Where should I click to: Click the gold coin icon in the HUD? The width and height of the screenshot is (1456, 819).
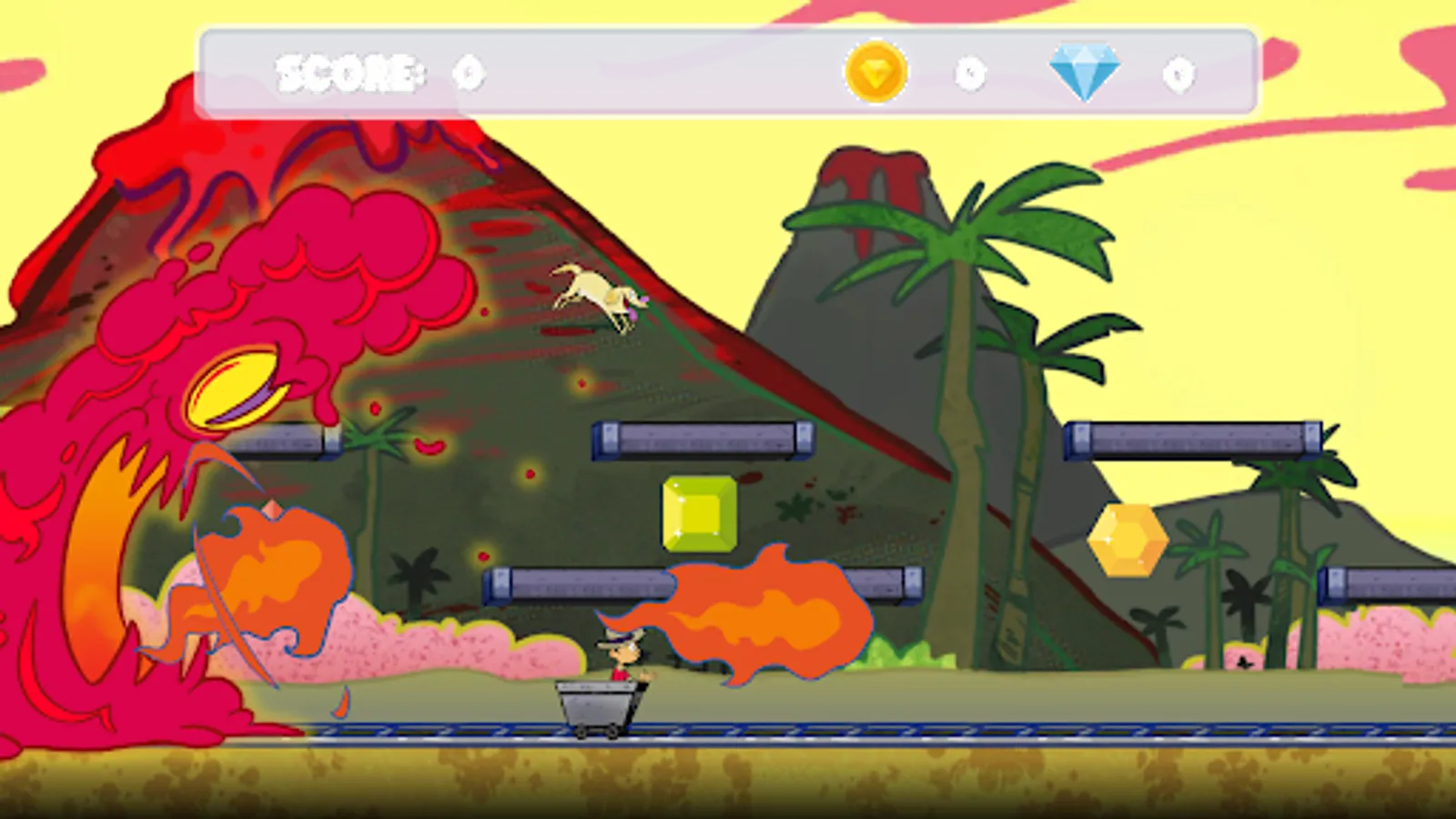(875, 75)
